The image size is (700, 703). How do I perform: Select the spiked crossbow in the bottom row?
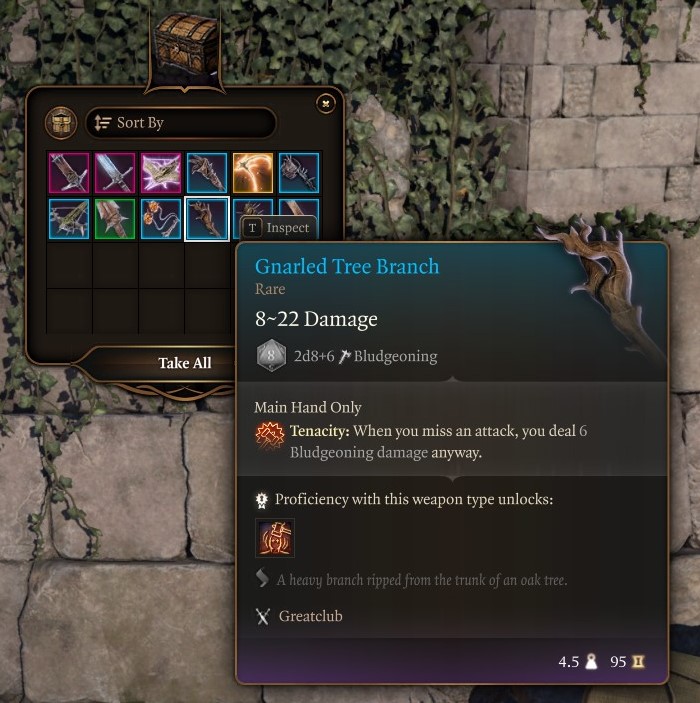click(69, 219)
